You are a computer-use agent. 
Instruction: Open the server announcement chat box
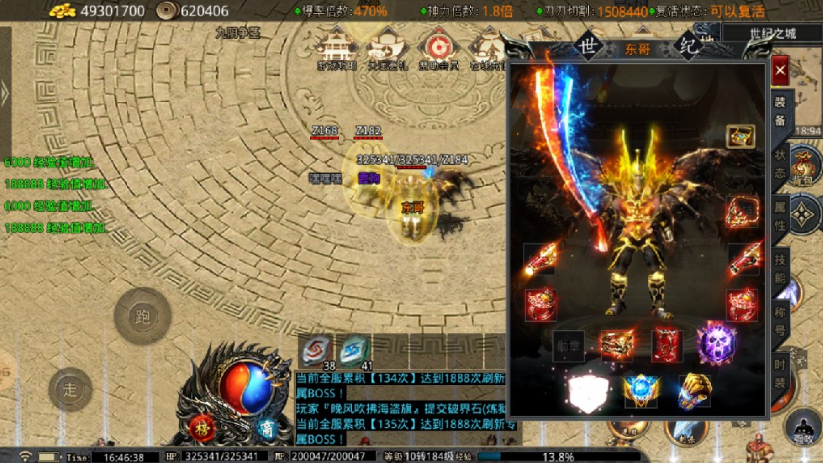click(x=400, y=407)
